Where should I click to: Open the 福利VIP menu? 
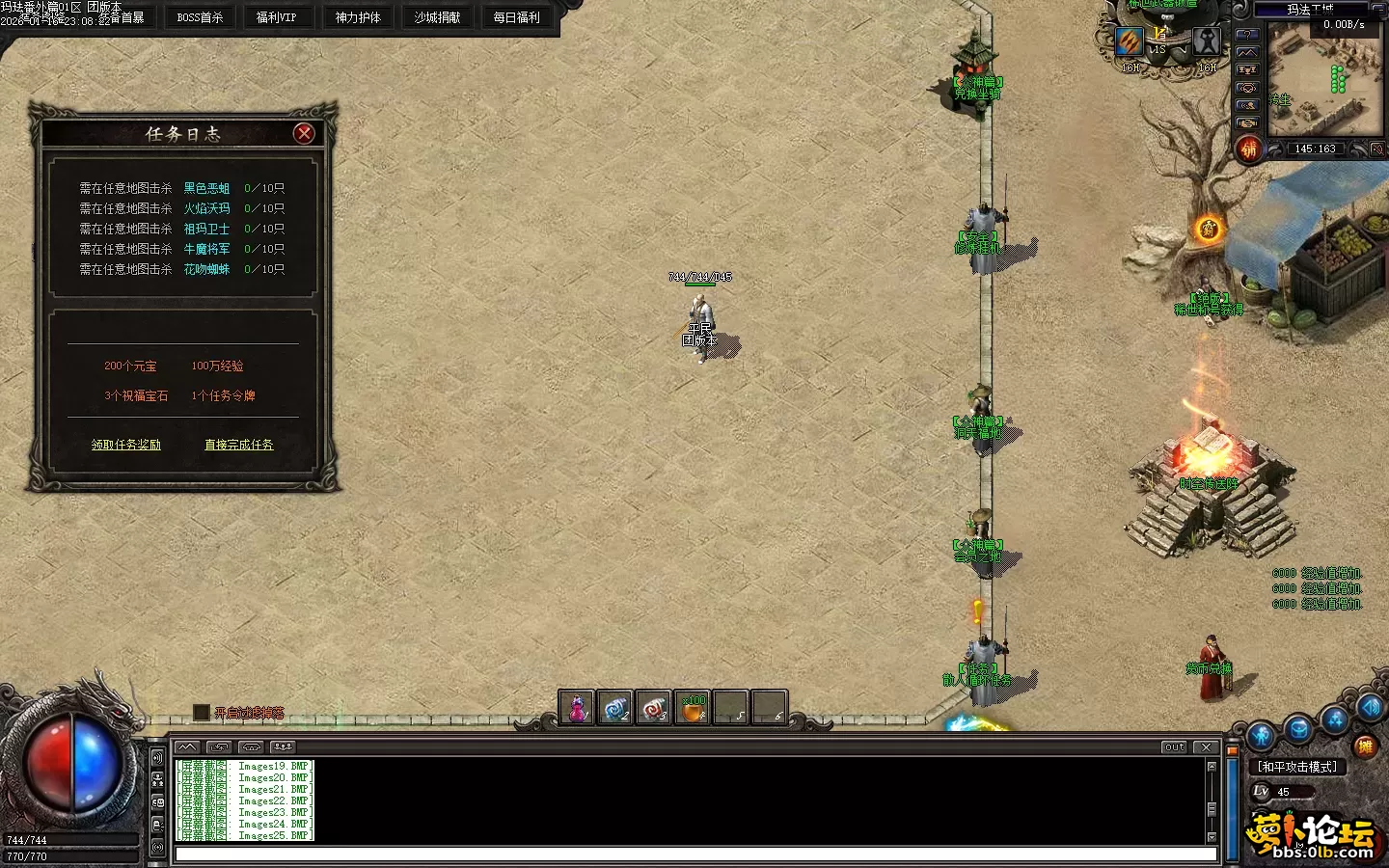coord(276,17)
